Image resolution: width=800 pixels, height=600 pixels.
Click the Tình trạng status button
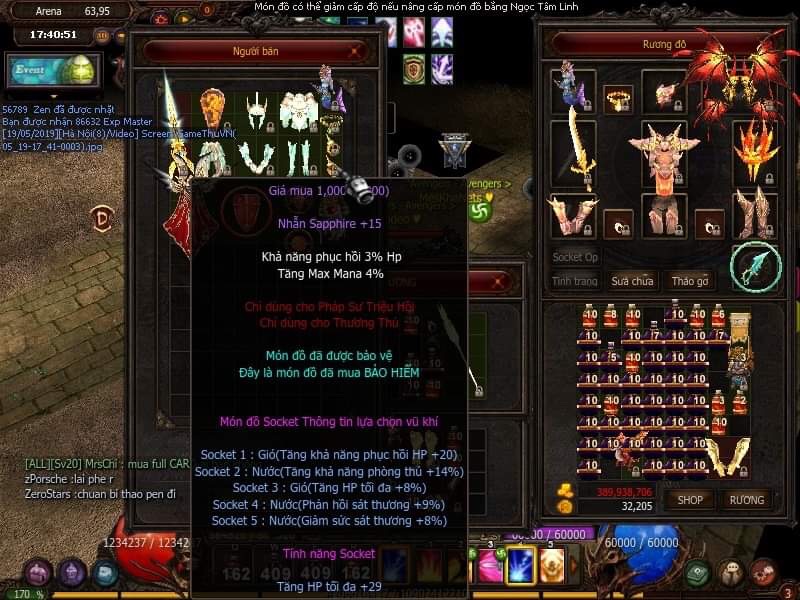575,281
